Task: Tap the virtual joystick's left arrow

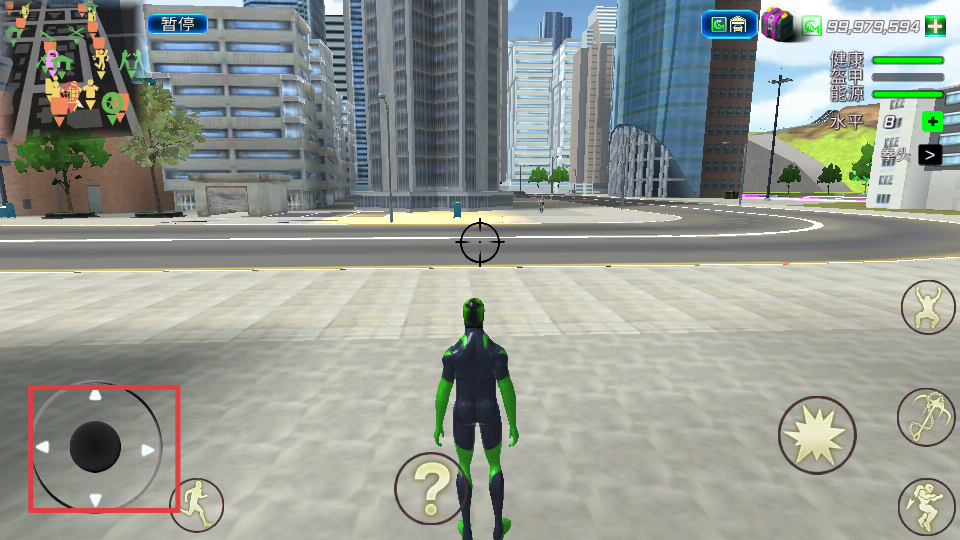Action: click(42, 447)
